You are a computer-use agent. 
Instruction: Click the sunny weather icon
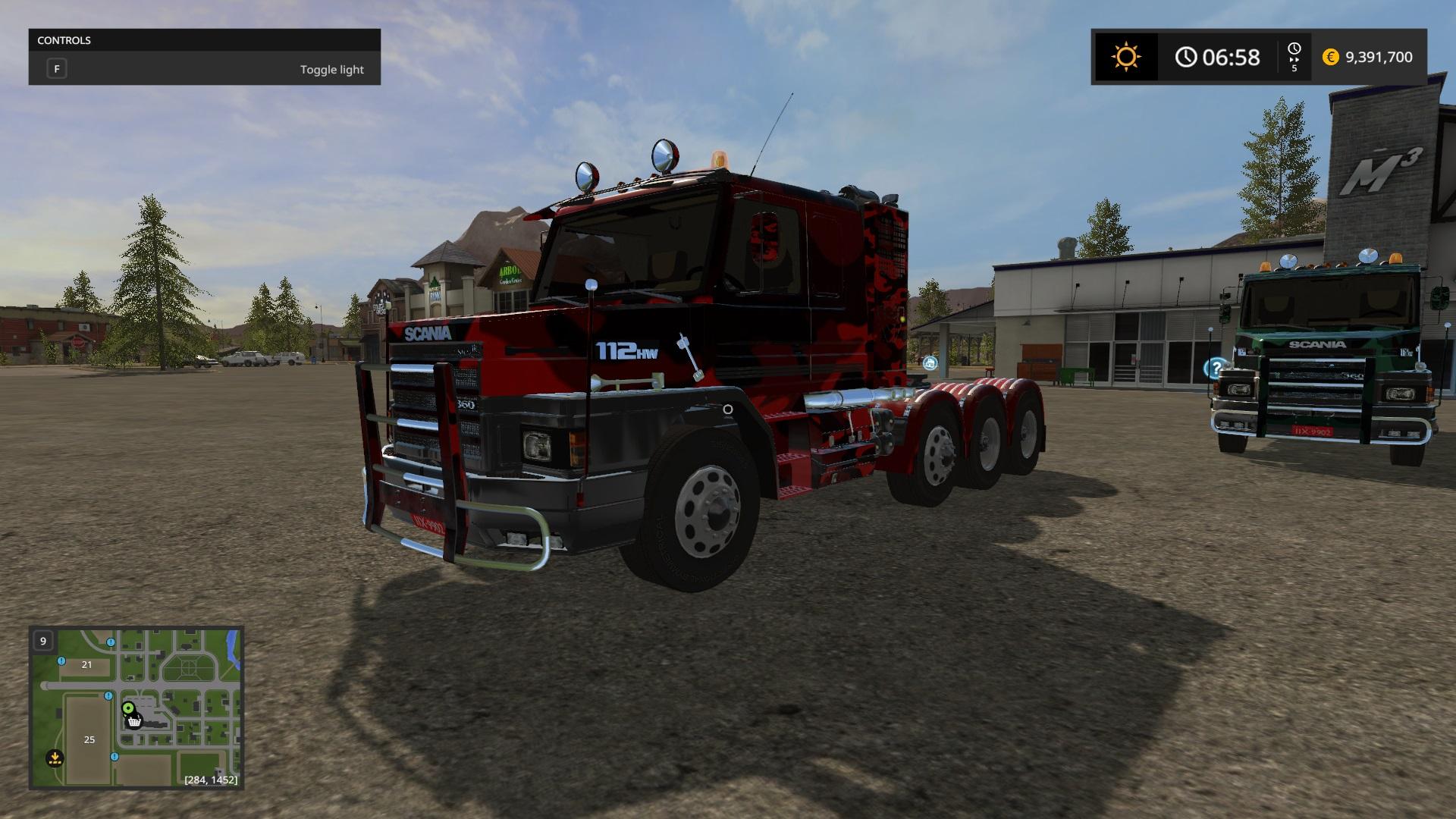click(1125, 57)
